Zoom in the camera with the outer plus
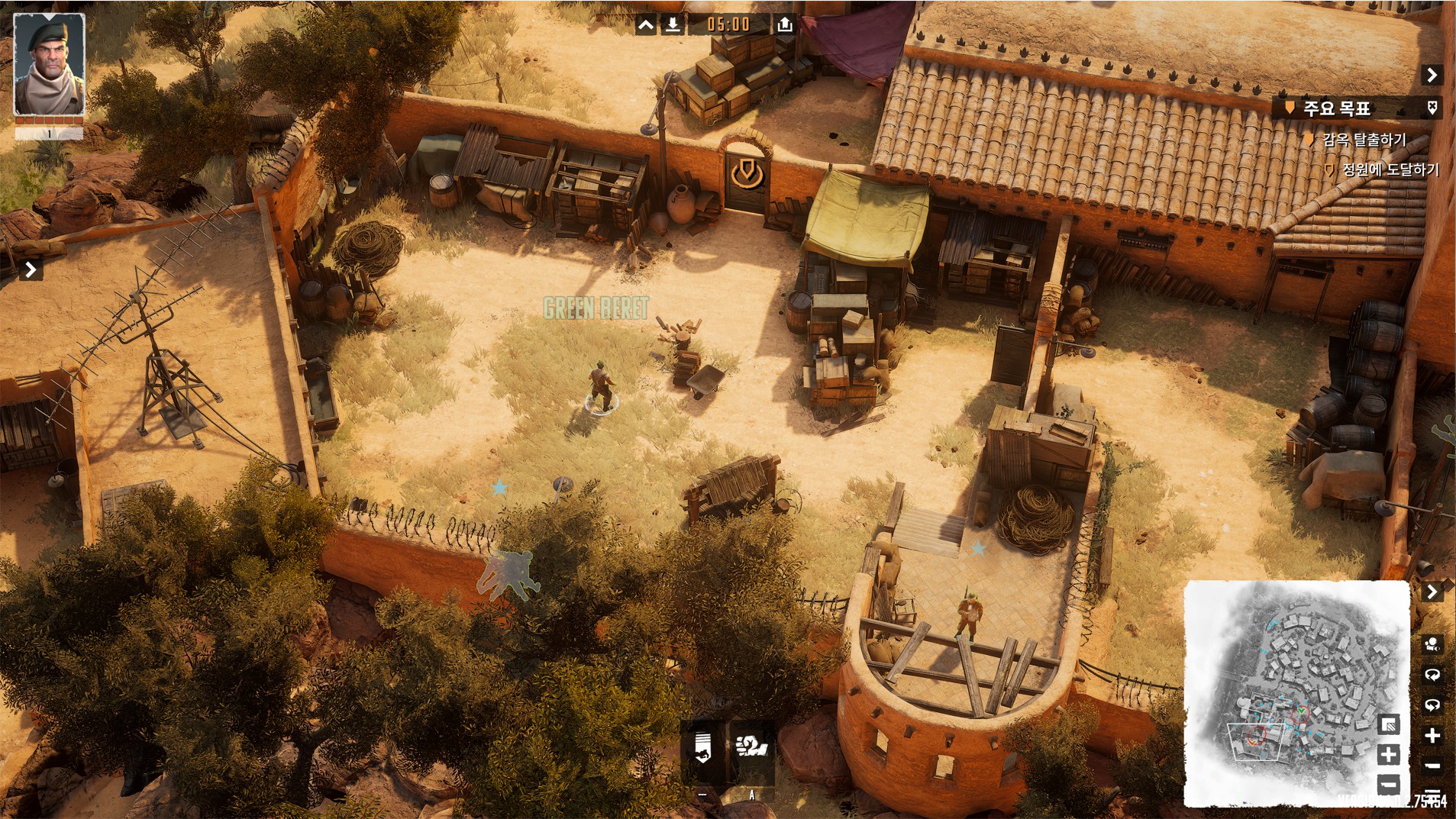Screen dimensions: 1456x819 click(1432, 736)
